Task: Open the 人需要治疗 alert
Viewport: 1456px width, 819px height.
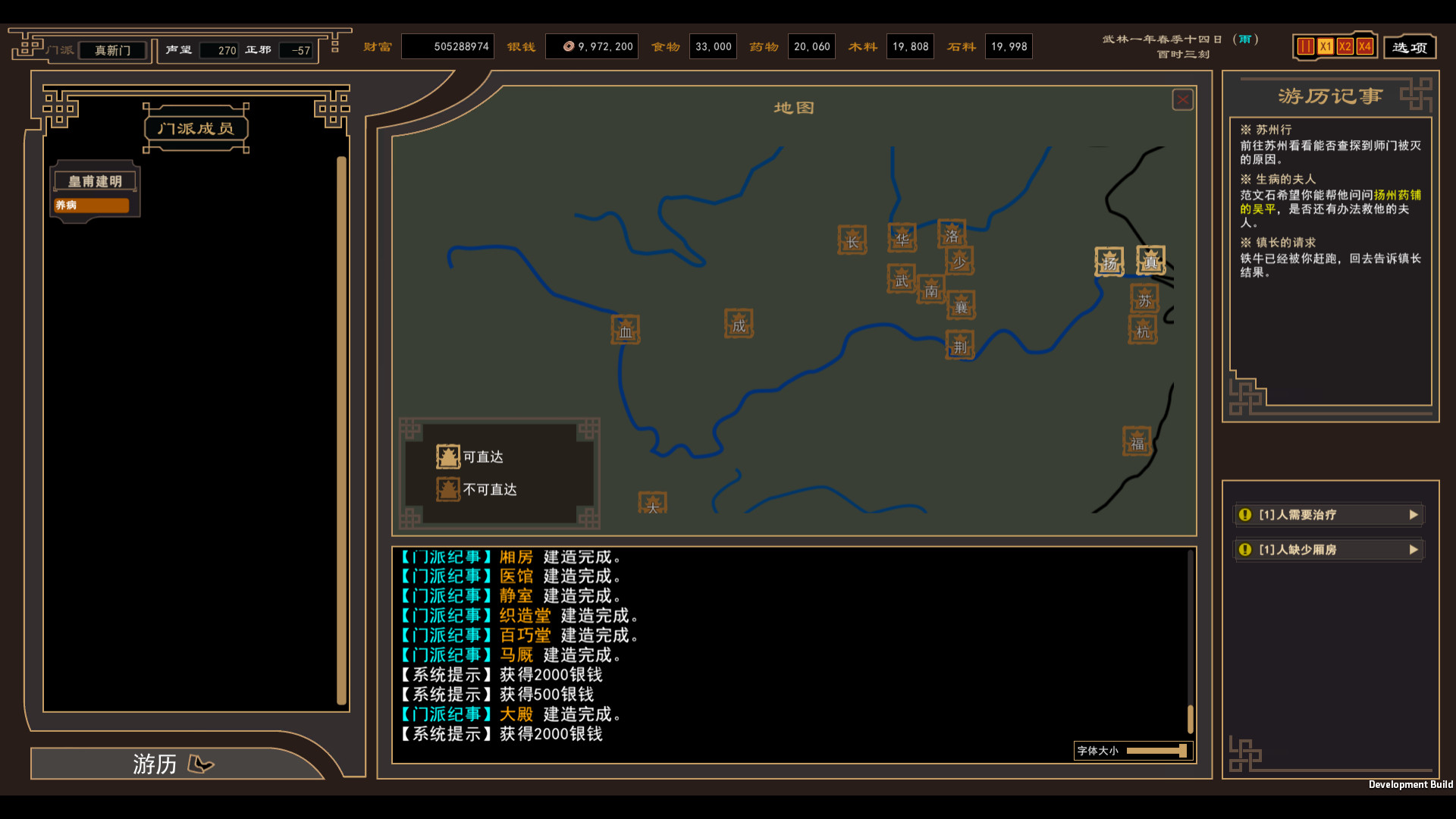Action: [1328, 515]
